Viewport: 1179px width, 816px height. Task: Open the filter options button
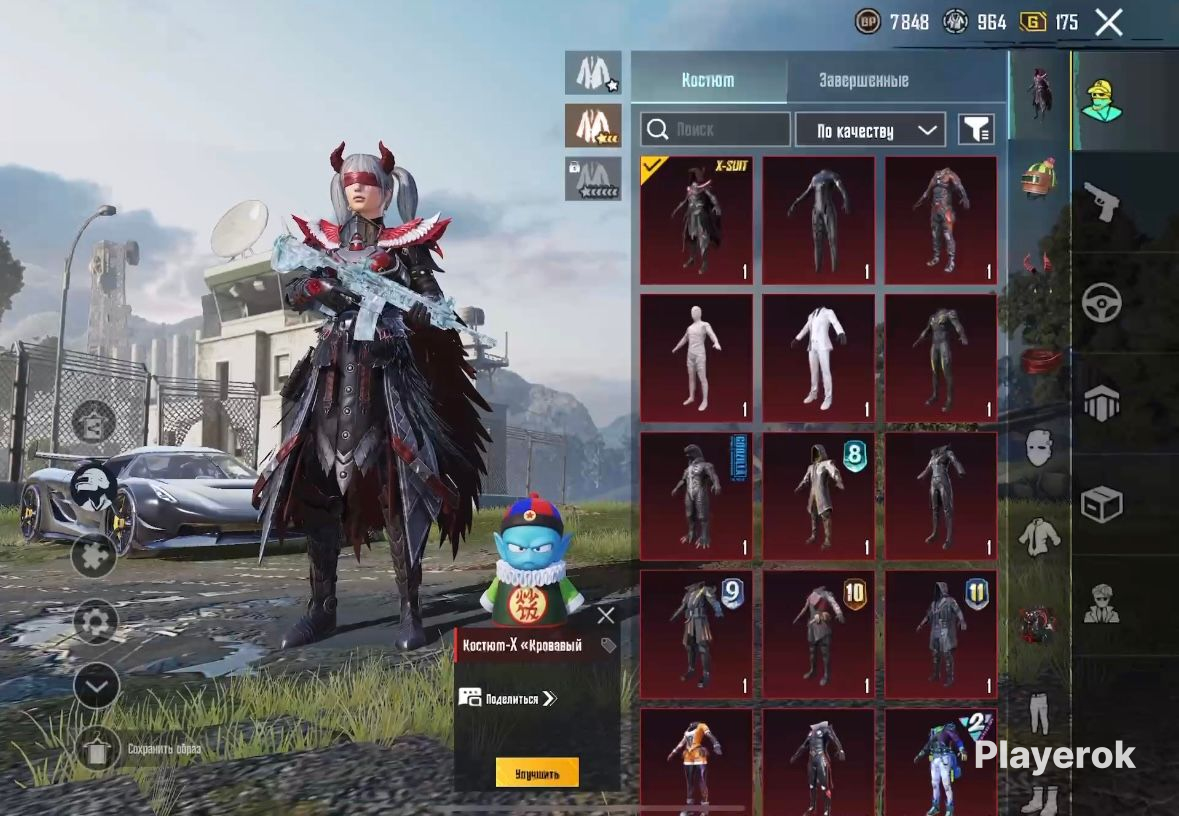[x=976, y=130]
